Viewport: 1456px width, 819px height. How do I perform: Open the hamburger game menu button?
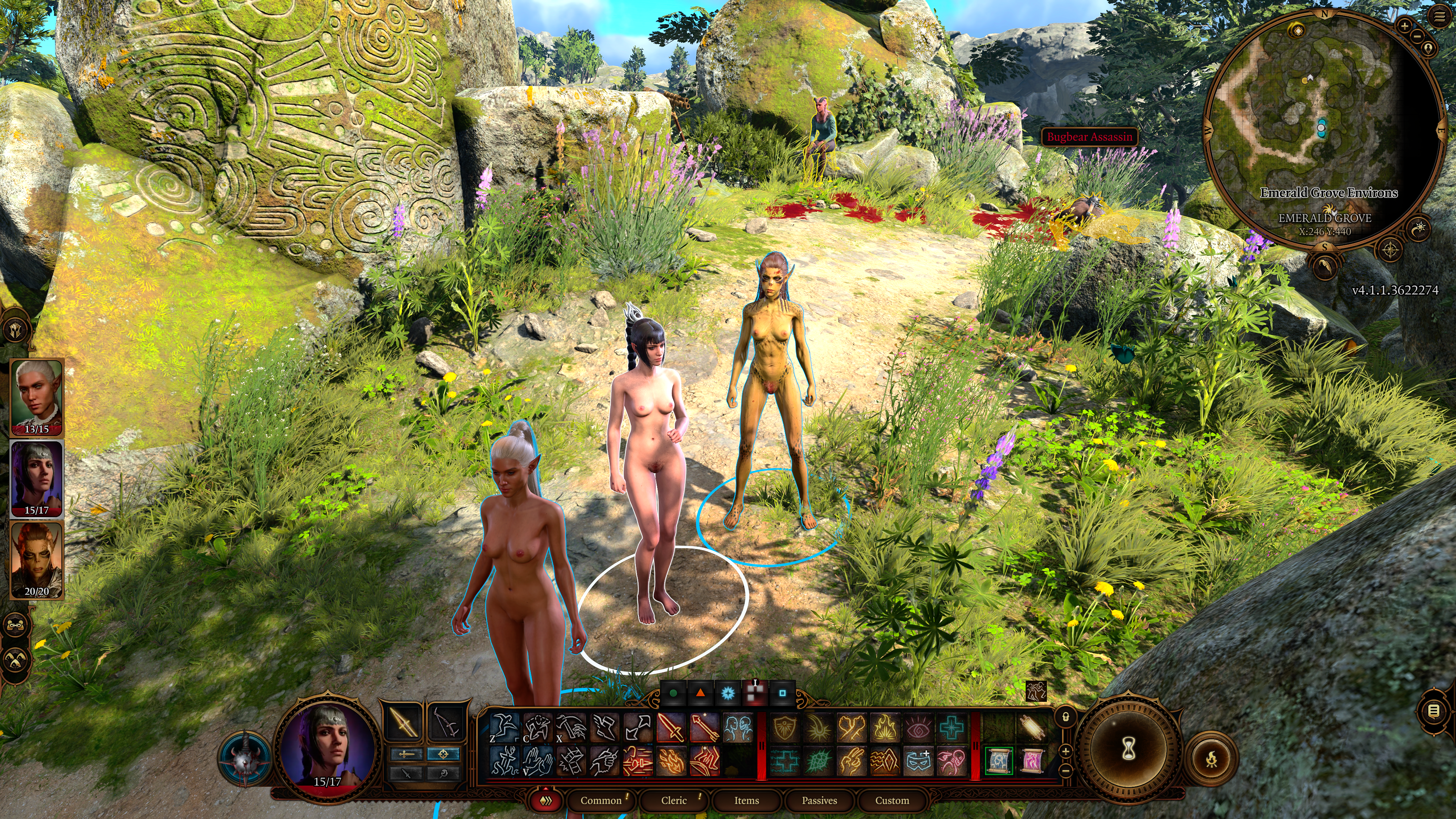tap(1440, 16)
